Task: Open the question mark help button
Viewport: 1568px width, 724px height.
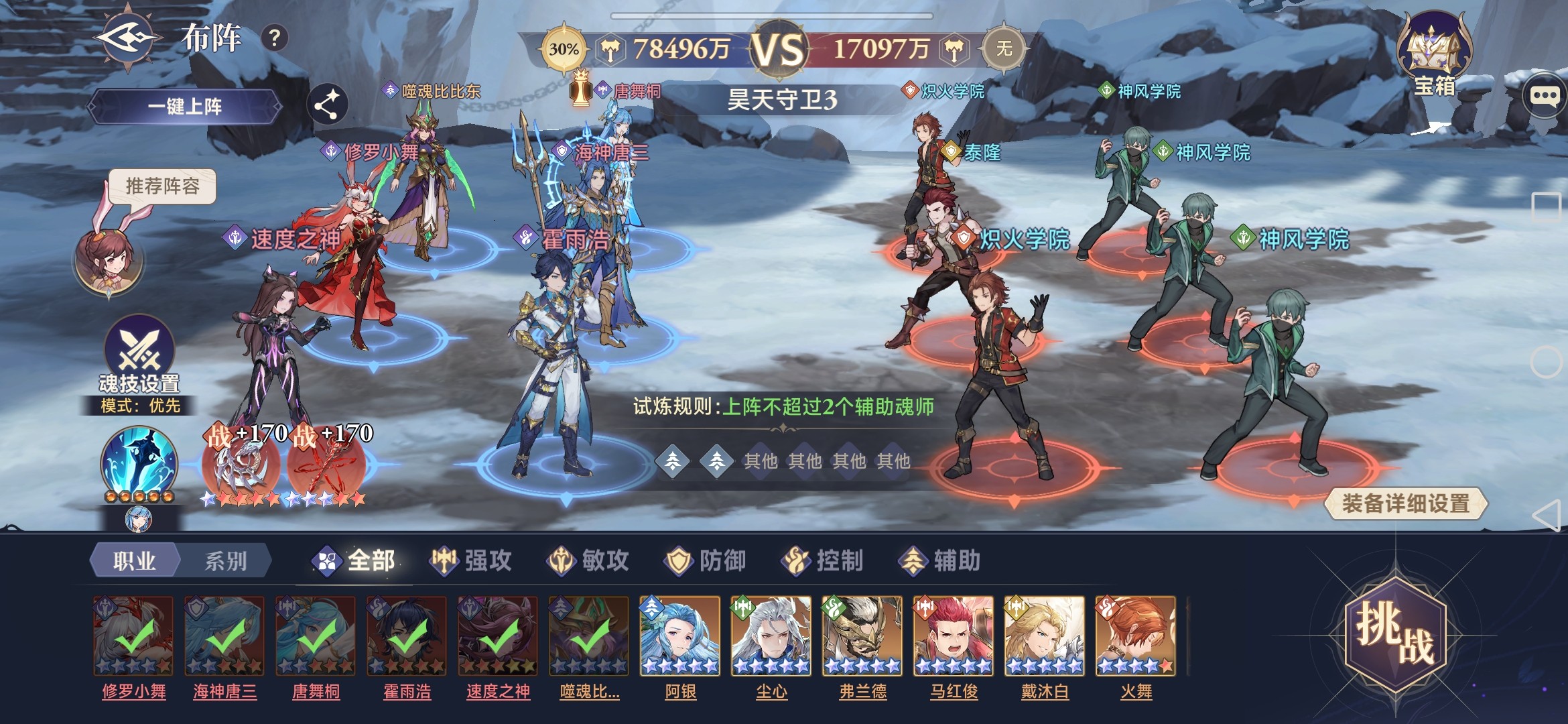Action: click(x=274, y=38)
